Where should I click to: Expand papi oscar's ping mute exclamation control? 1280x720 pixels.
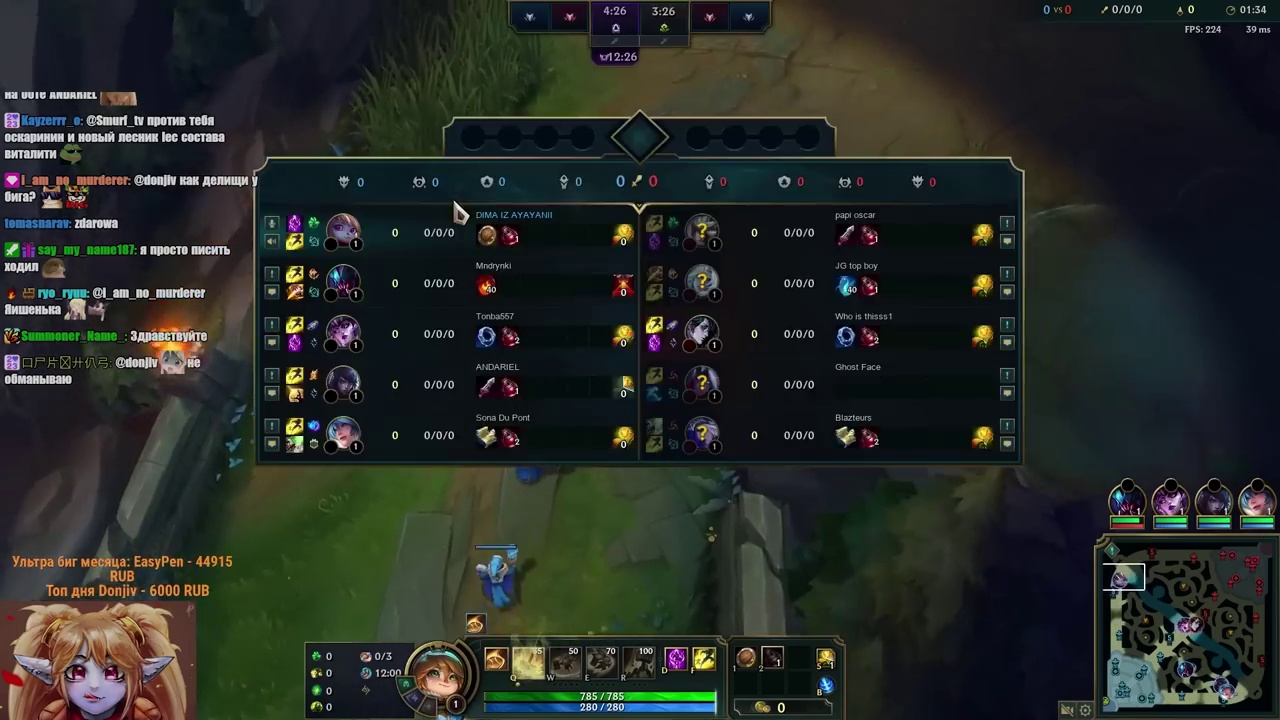(x=1007, y=223)
